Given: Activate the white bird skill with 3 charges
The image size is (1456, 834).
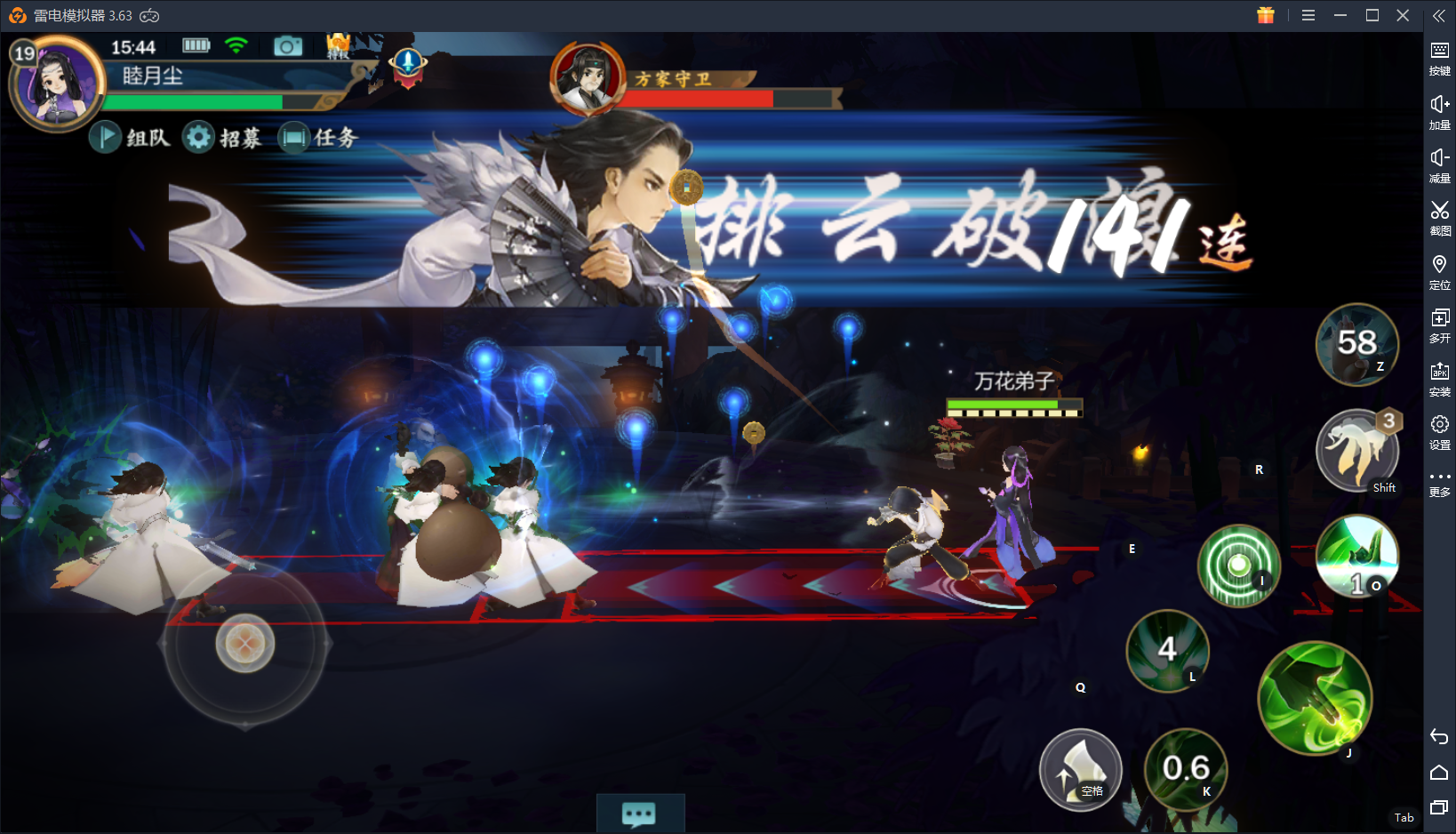Looking at the screenshot, I should pyautogui.click(x=1356, y=451).
